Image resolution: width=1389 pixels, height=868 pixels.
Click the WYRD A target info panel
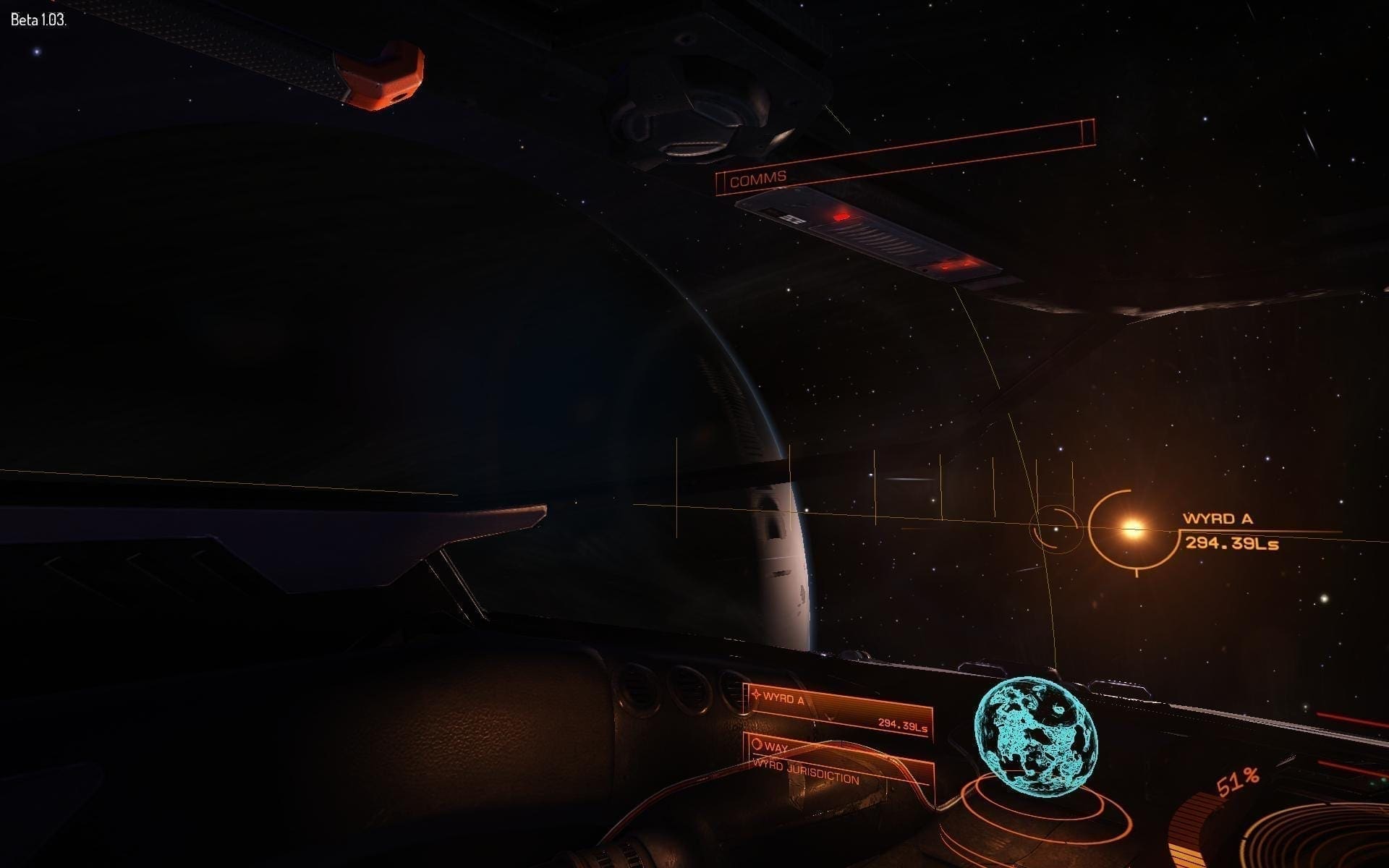839,712
